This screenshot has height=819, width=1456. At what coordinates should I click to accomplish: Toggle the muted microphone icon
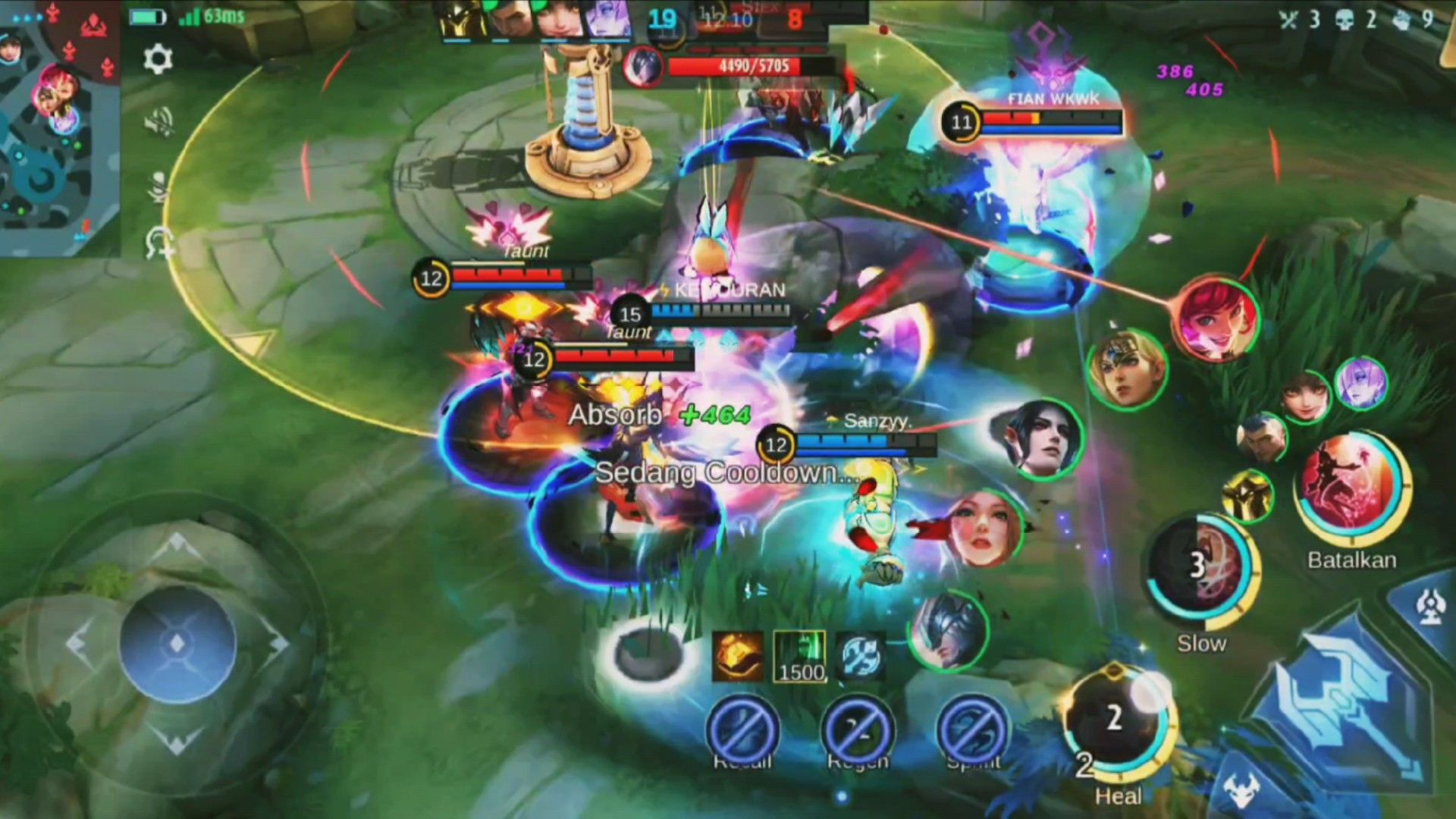158,185
